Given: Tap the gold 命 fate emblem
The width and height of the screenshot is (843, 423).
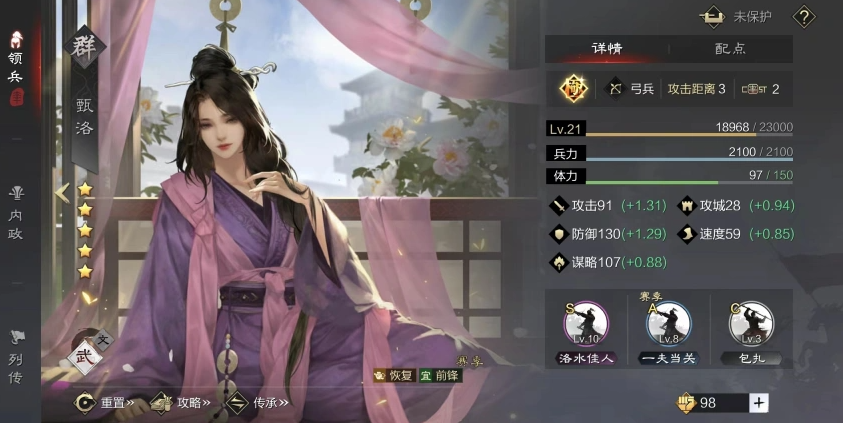Looking at the screenshot, I should (573, 89).
